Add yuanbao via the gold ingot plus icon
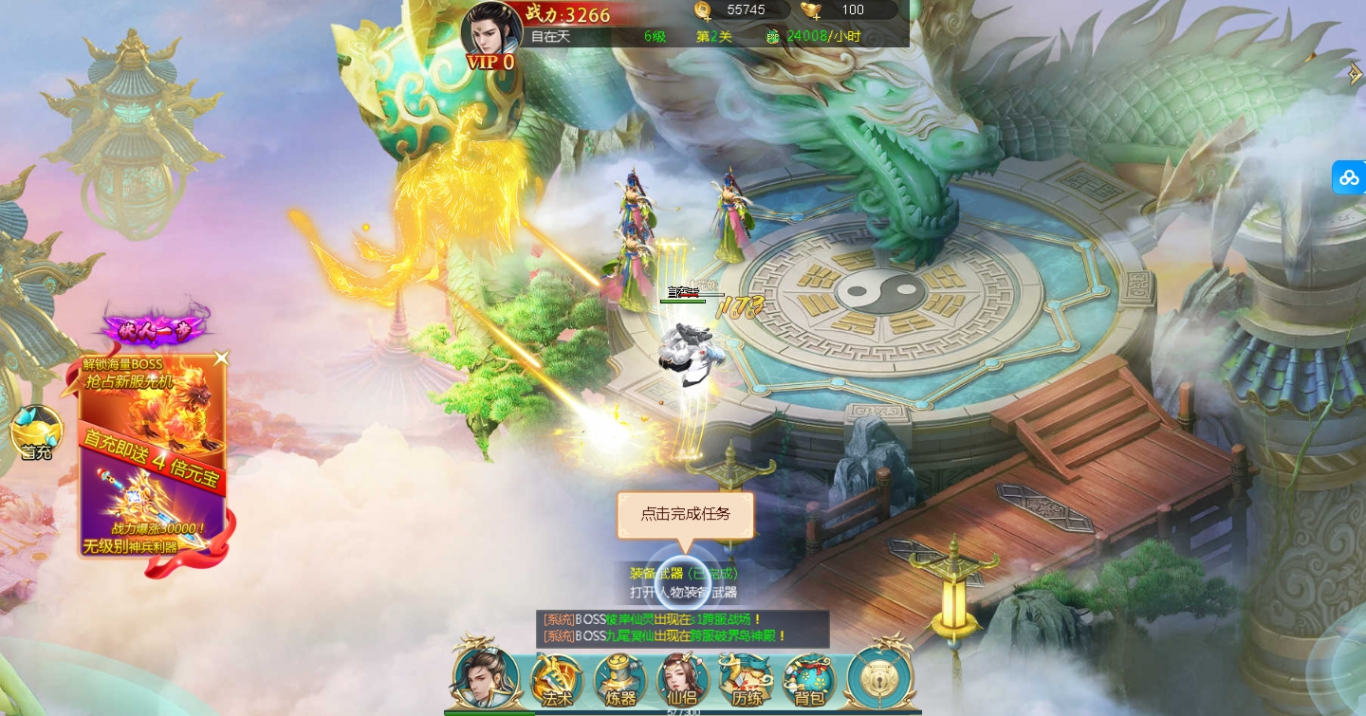This screenshot has width=1366, height=716. pos(811,10)
